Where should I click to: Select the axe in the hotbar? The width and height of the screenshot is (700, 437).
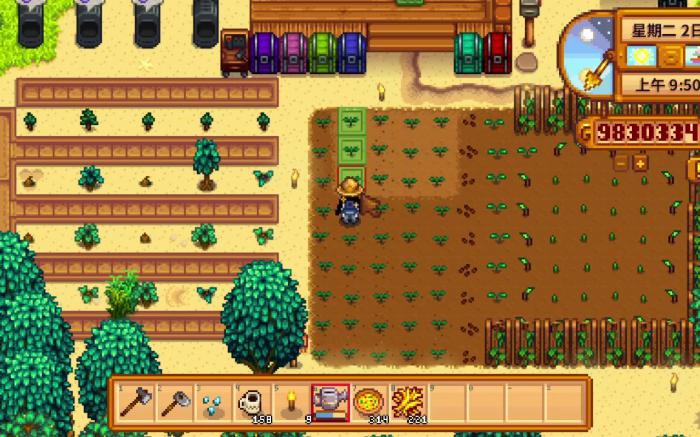tap(134, 402)
